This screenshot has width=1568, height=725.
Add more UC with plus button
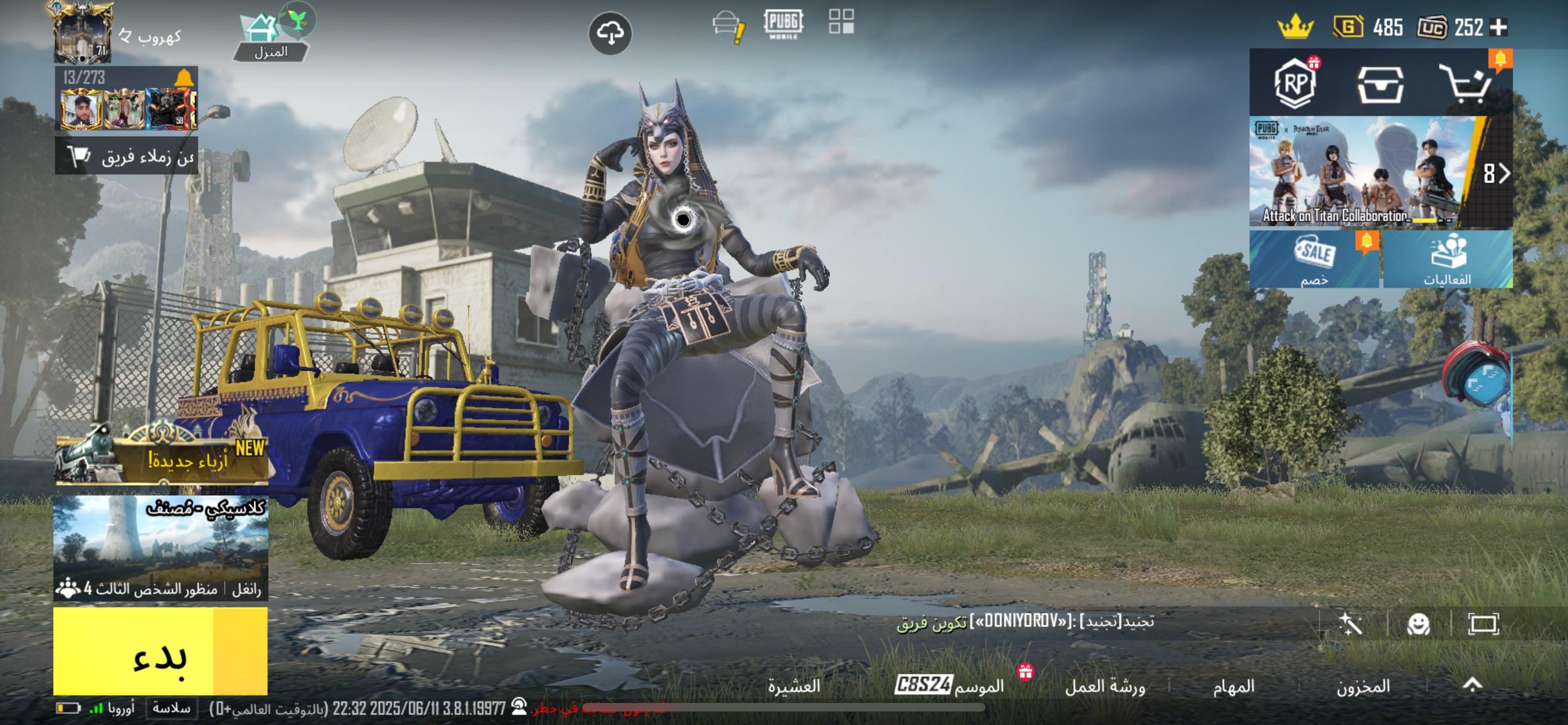1499,28
